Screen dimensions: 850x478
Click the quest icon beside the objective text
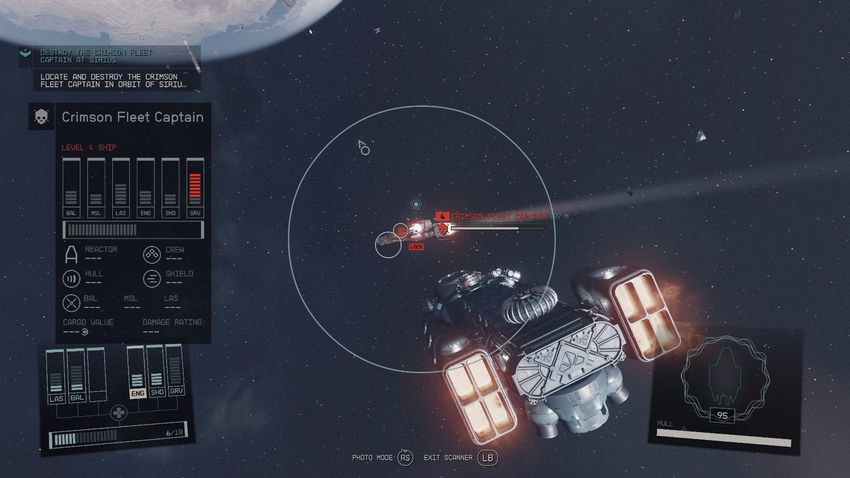(x=27, y=57)
